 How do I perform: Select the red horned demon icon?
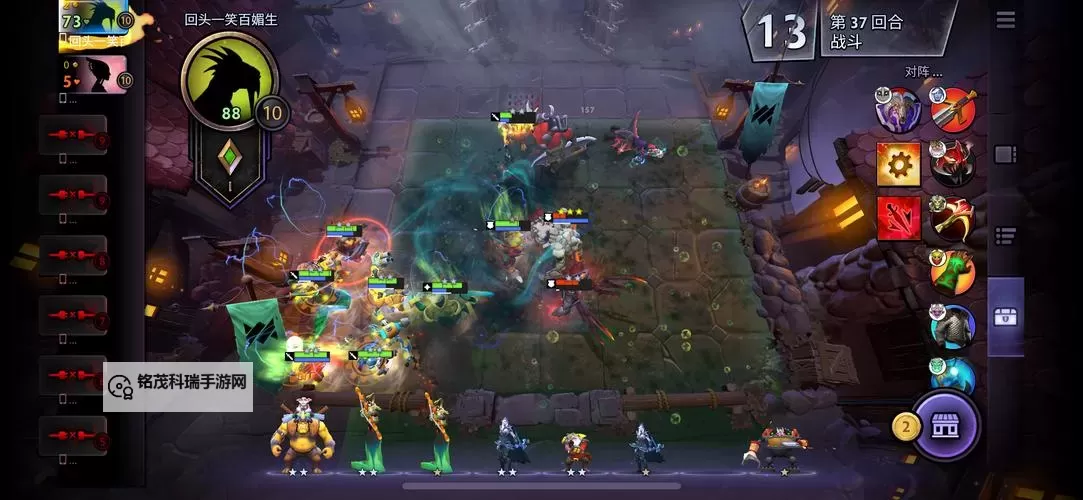click(x=952, y=163)
